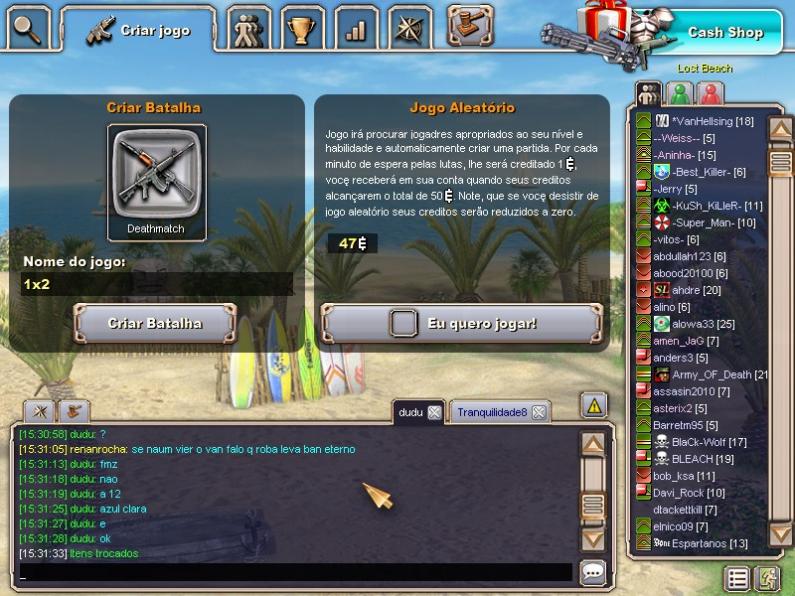
Task: Show the green friends list tab
Action: click(680, 93)
